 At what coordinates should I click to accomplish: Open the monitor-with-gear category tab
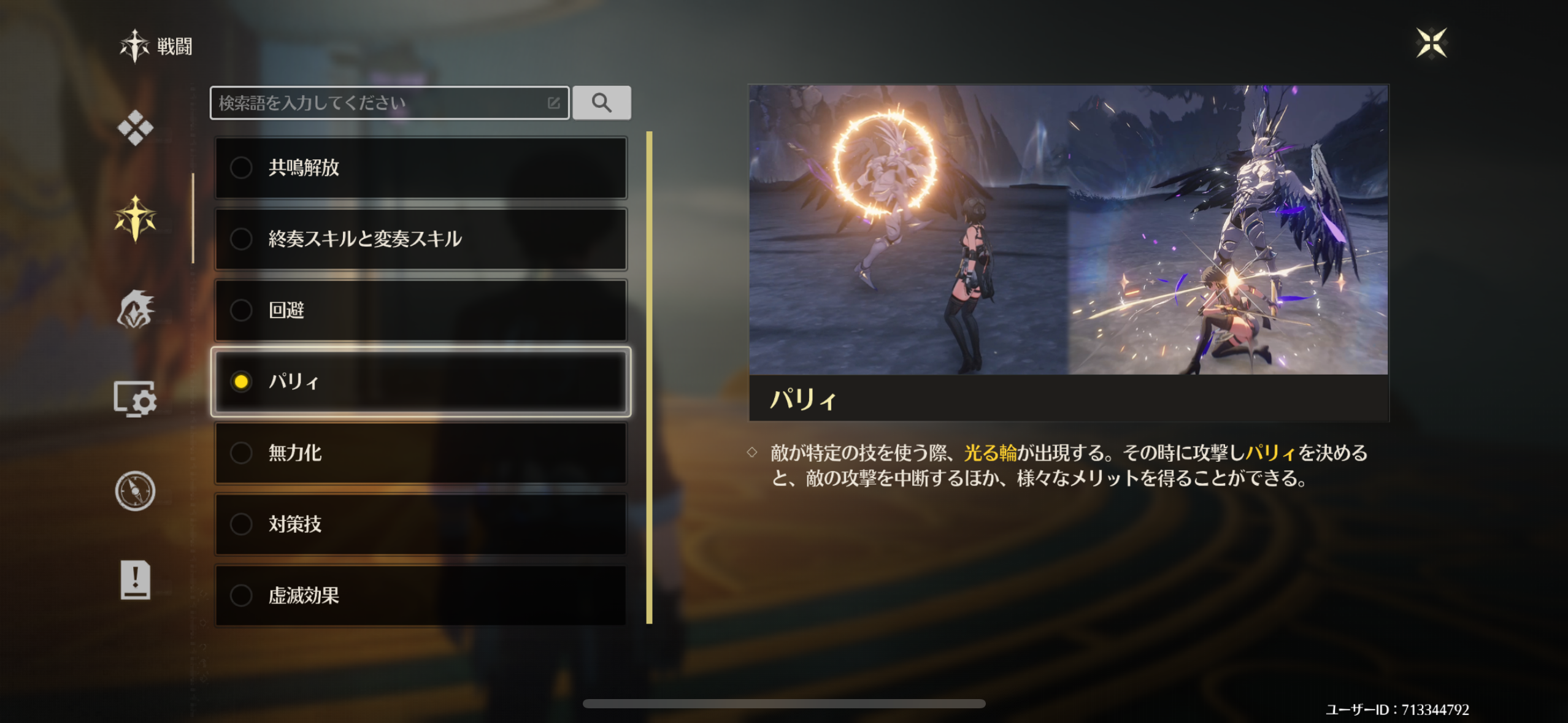pos(135,400)
